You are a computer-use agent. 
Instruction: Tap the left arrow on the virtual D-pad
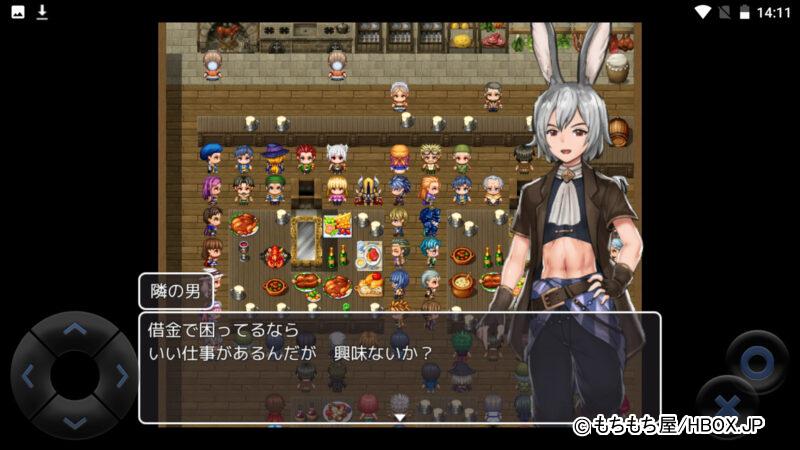(x=28, y=376)
